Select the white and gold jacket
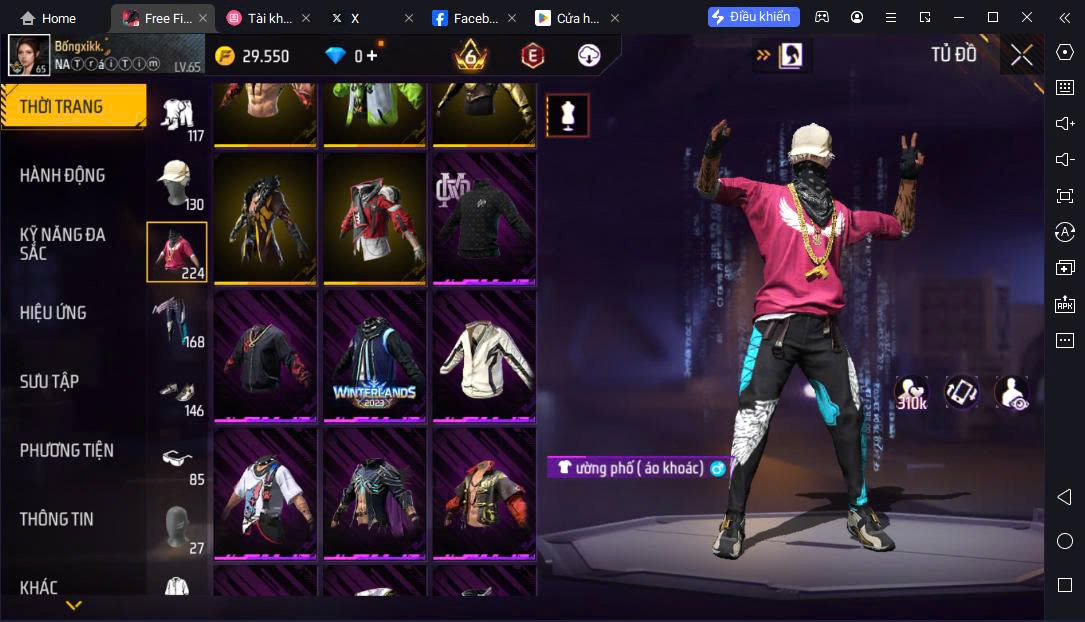 pyautogui.click(x=484, y=355)
